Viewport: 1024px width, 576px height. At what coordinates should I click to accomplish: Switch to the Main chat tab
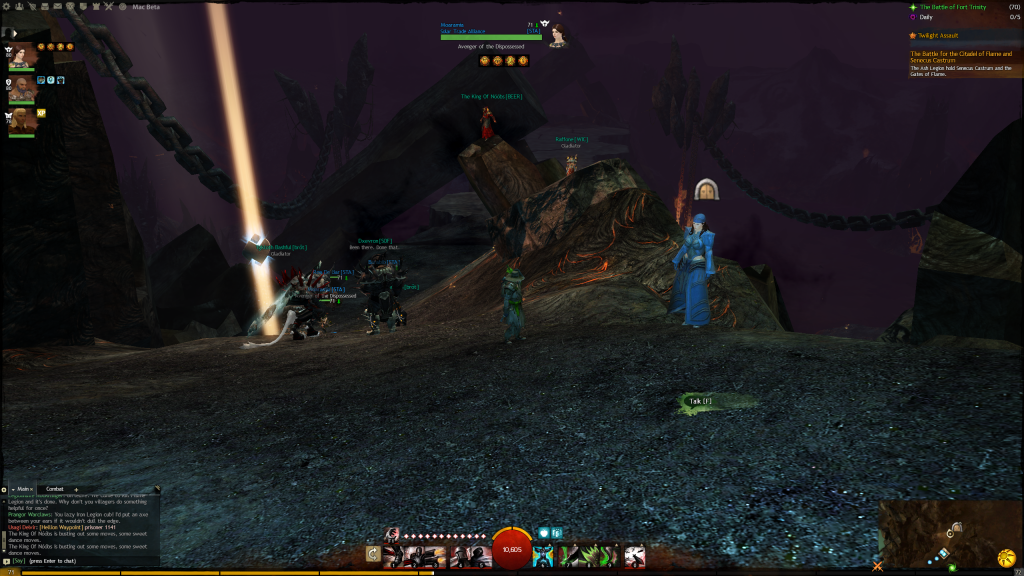pos(23,489)
